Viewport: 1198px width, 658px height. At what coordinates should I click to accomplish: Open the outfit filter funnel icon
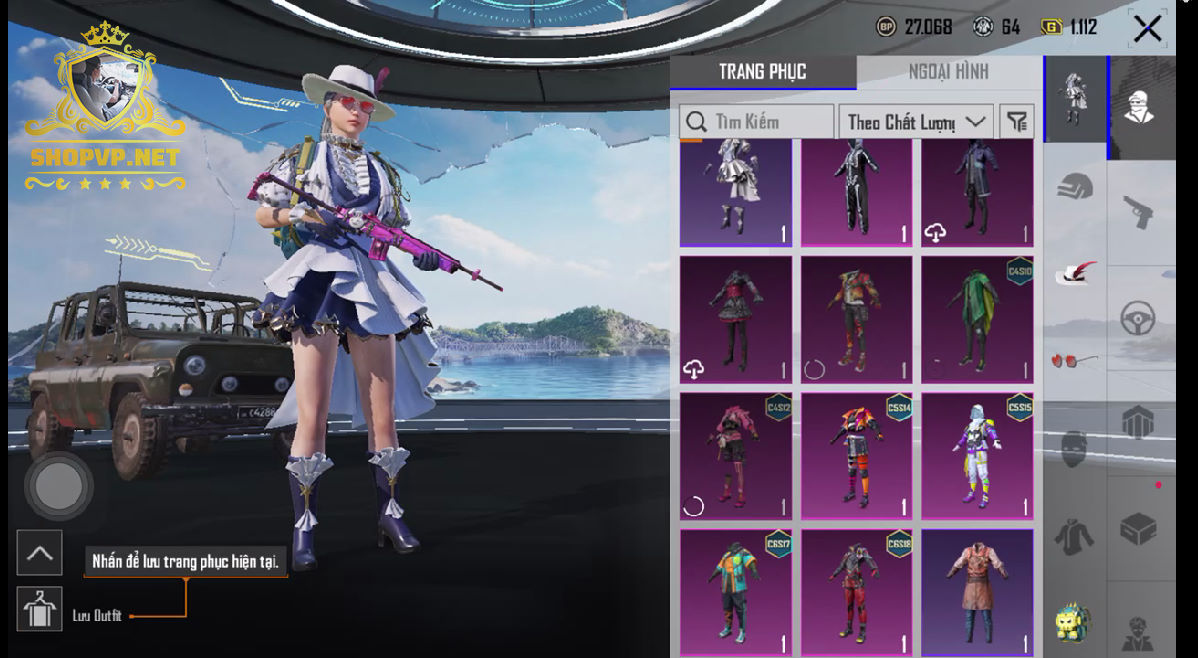[x=1017, y=122]
